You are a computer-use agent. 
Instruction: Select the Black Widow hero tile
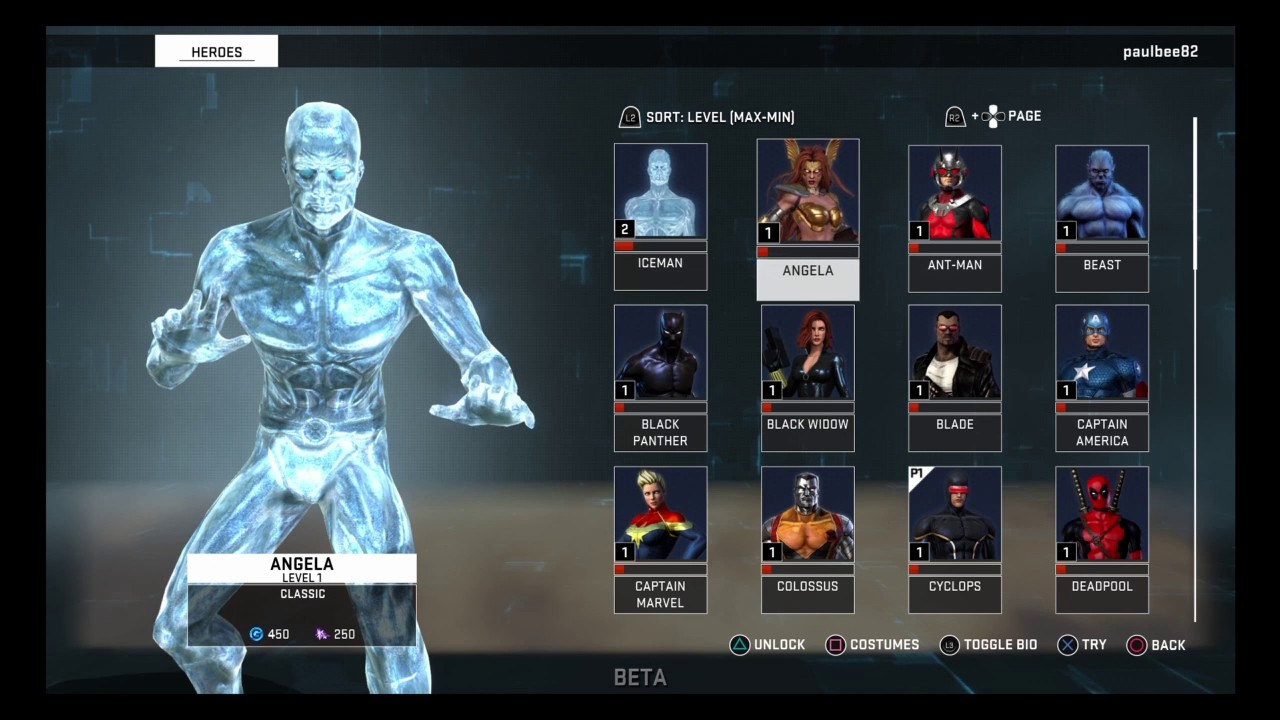807,377
